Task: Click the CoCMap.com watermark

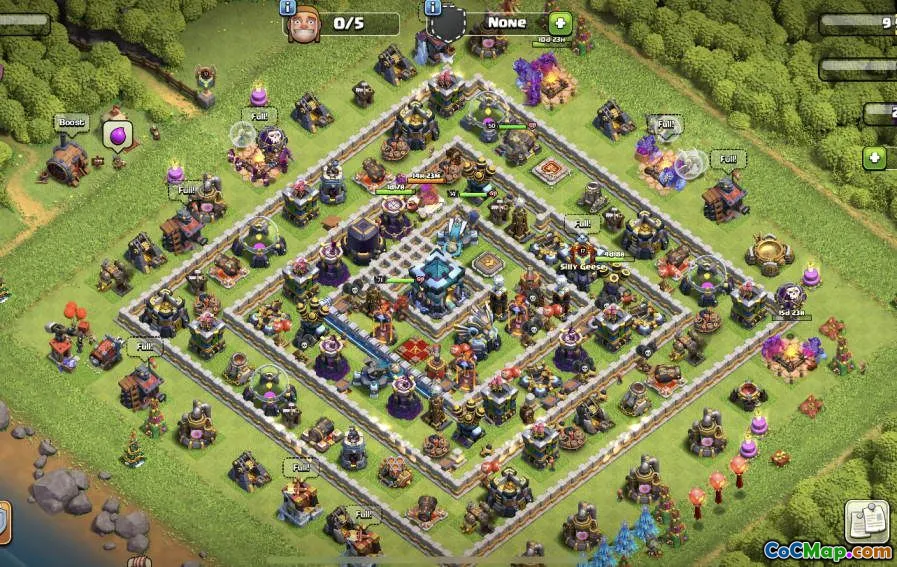Action: (x=827, y=551)
